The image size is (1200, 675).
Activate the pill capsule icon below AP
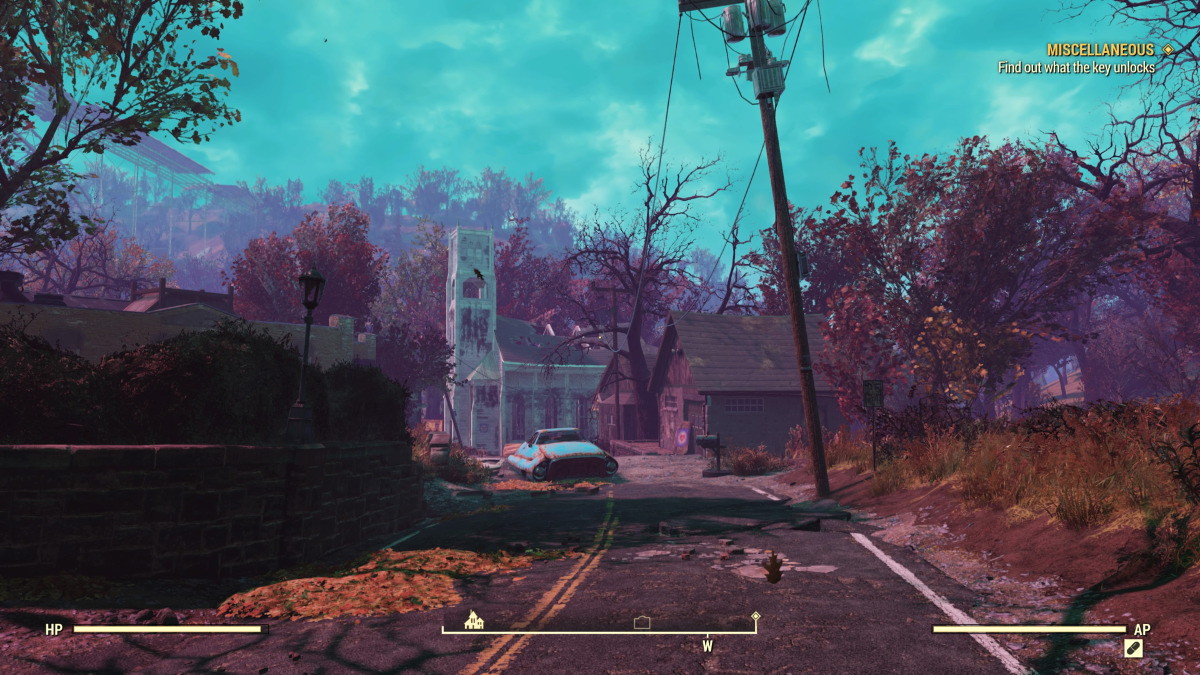(1133, 648)
